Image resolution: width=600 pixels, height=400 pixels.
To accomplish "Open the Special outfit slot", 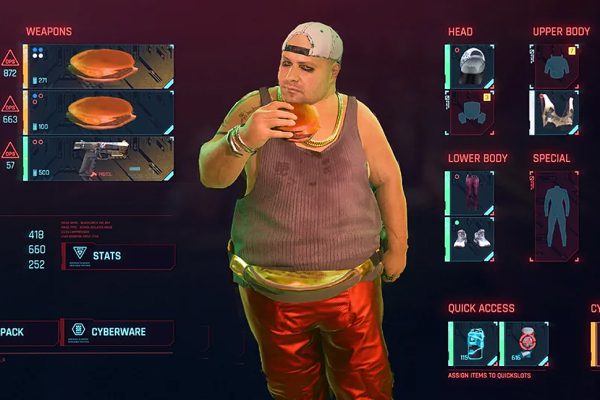I will (x=555, y=216).
